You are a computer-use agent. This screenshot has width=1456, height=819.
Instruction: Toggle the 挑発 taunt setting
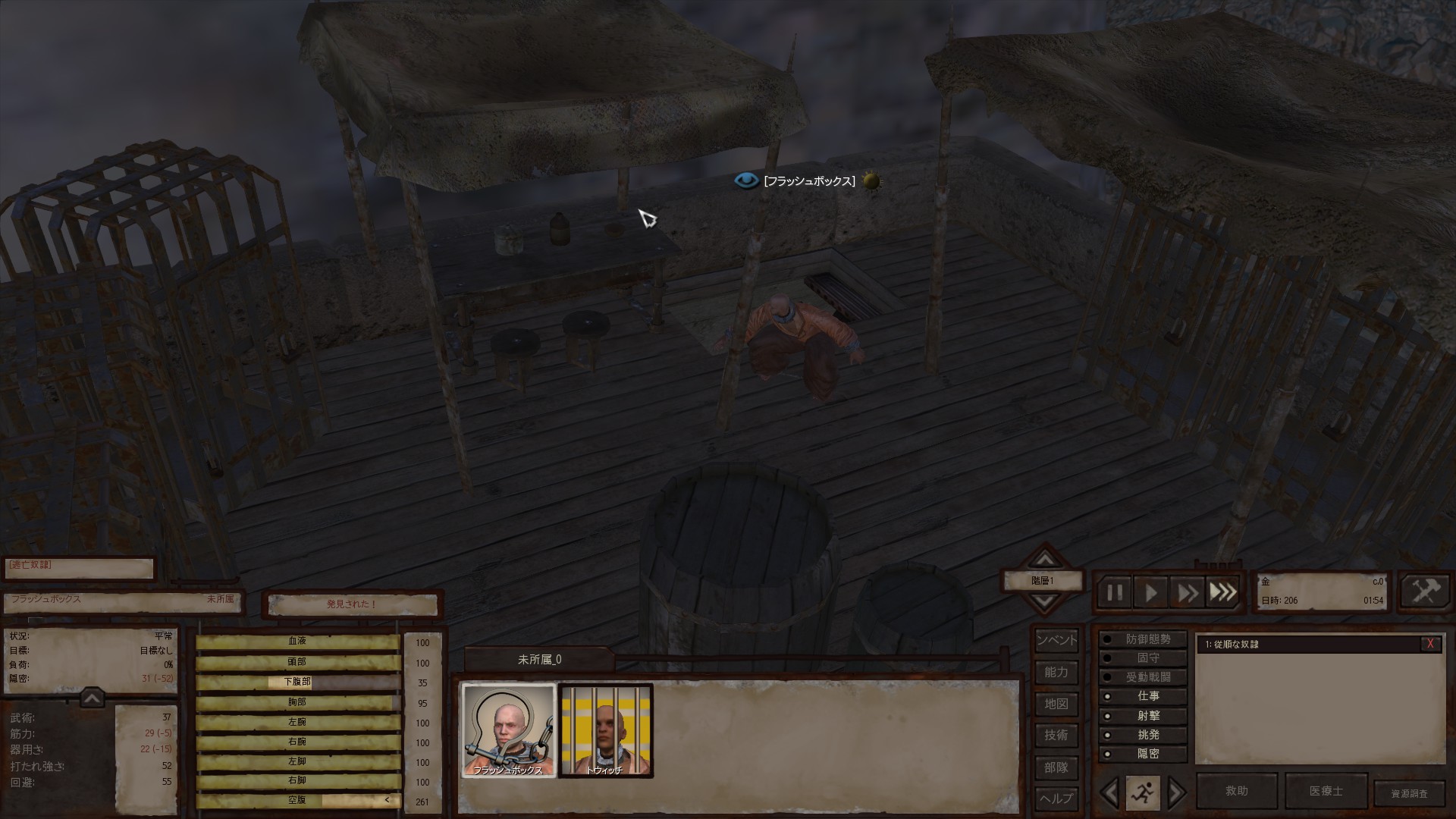[x=1143, y=735]
